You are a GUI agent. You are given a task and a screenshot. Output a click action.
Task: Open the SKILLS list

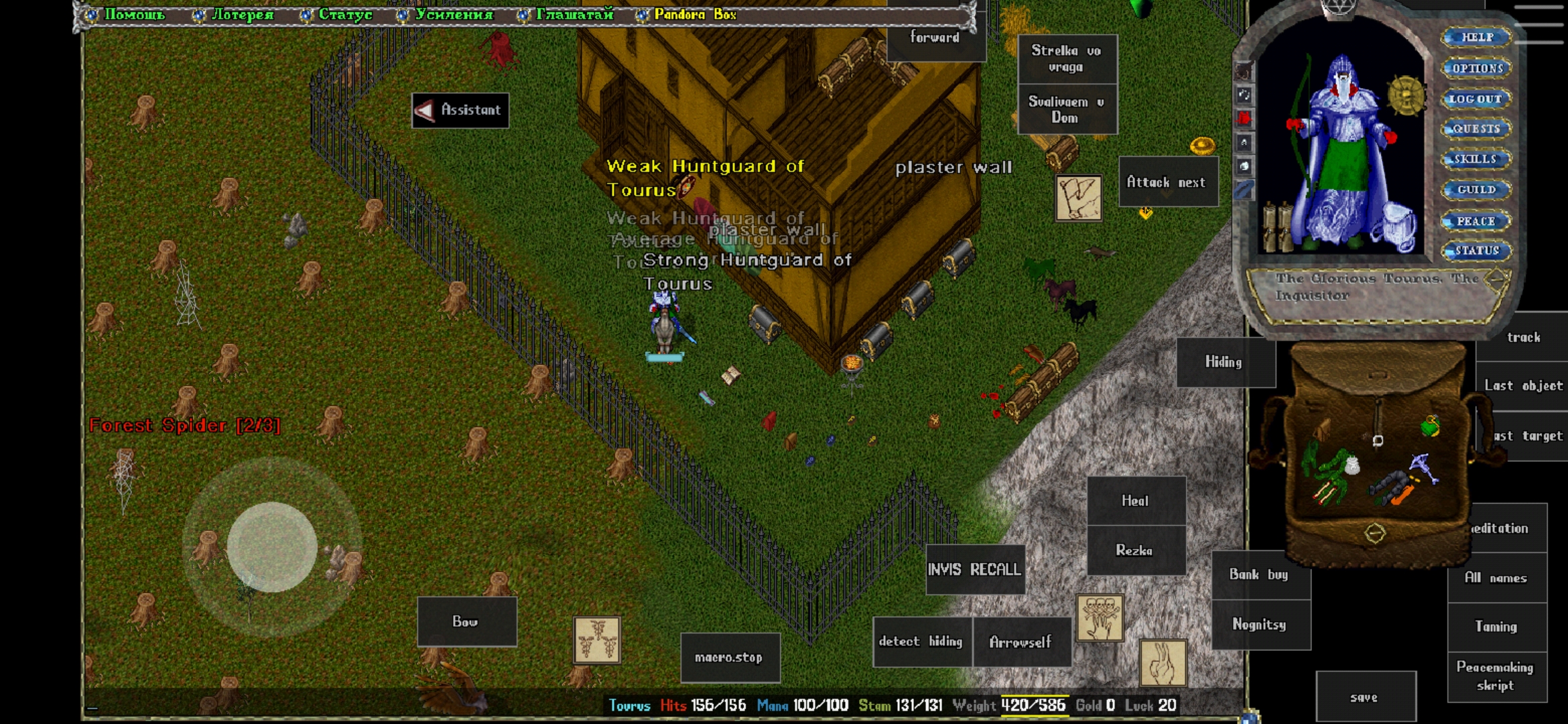point(1476,159)
